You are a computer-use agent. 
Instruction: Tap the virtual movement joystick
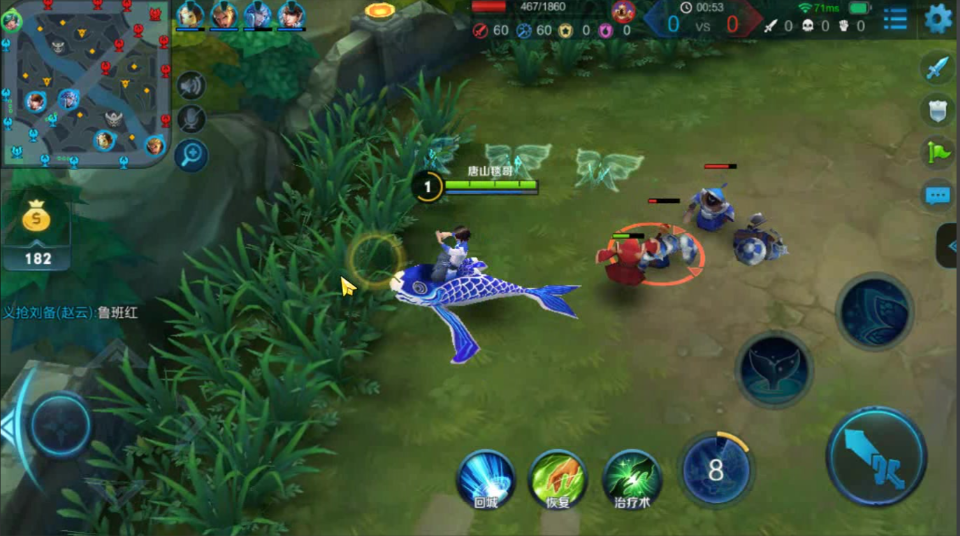[60, 426]
